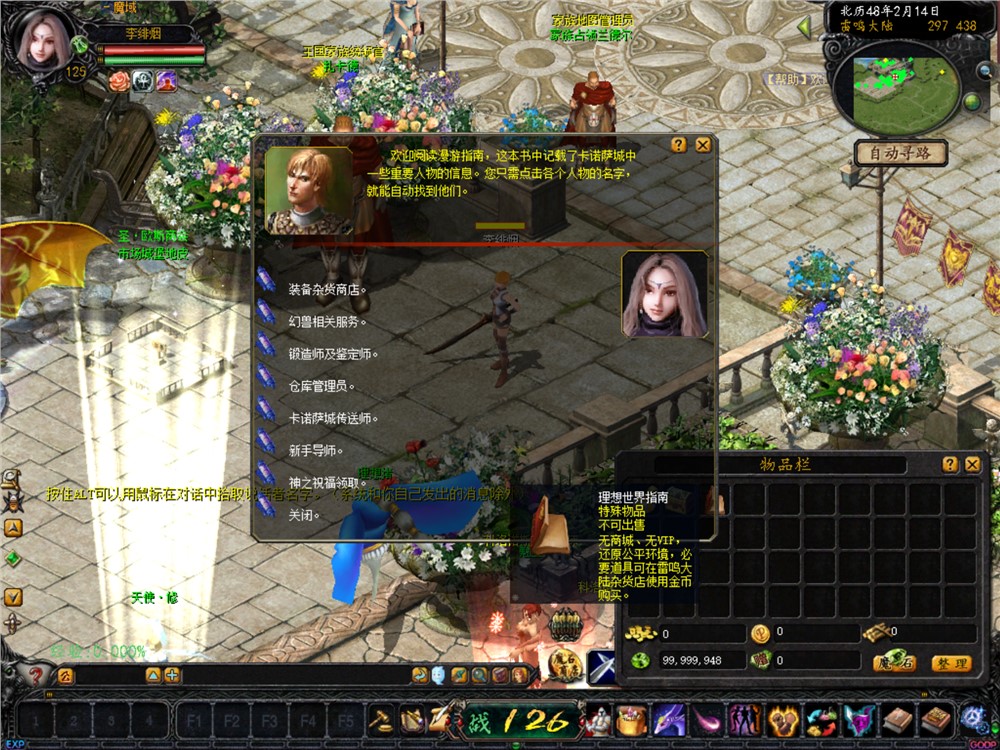Select the 仓库管理员 entry
Screen dimensions: 1000x750
click(321, 386)
